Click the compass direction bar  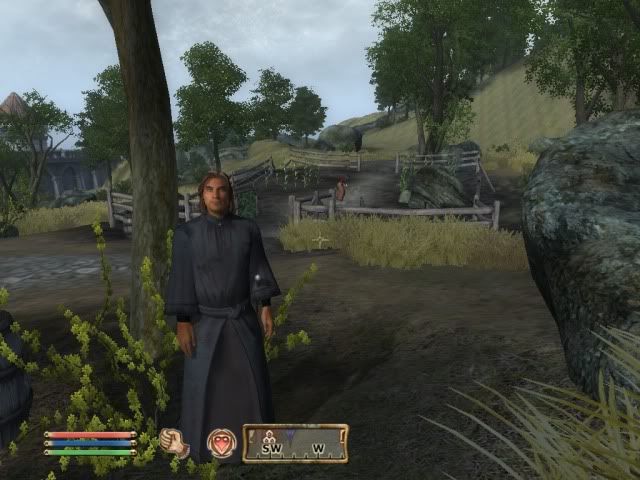click(295, 443)
